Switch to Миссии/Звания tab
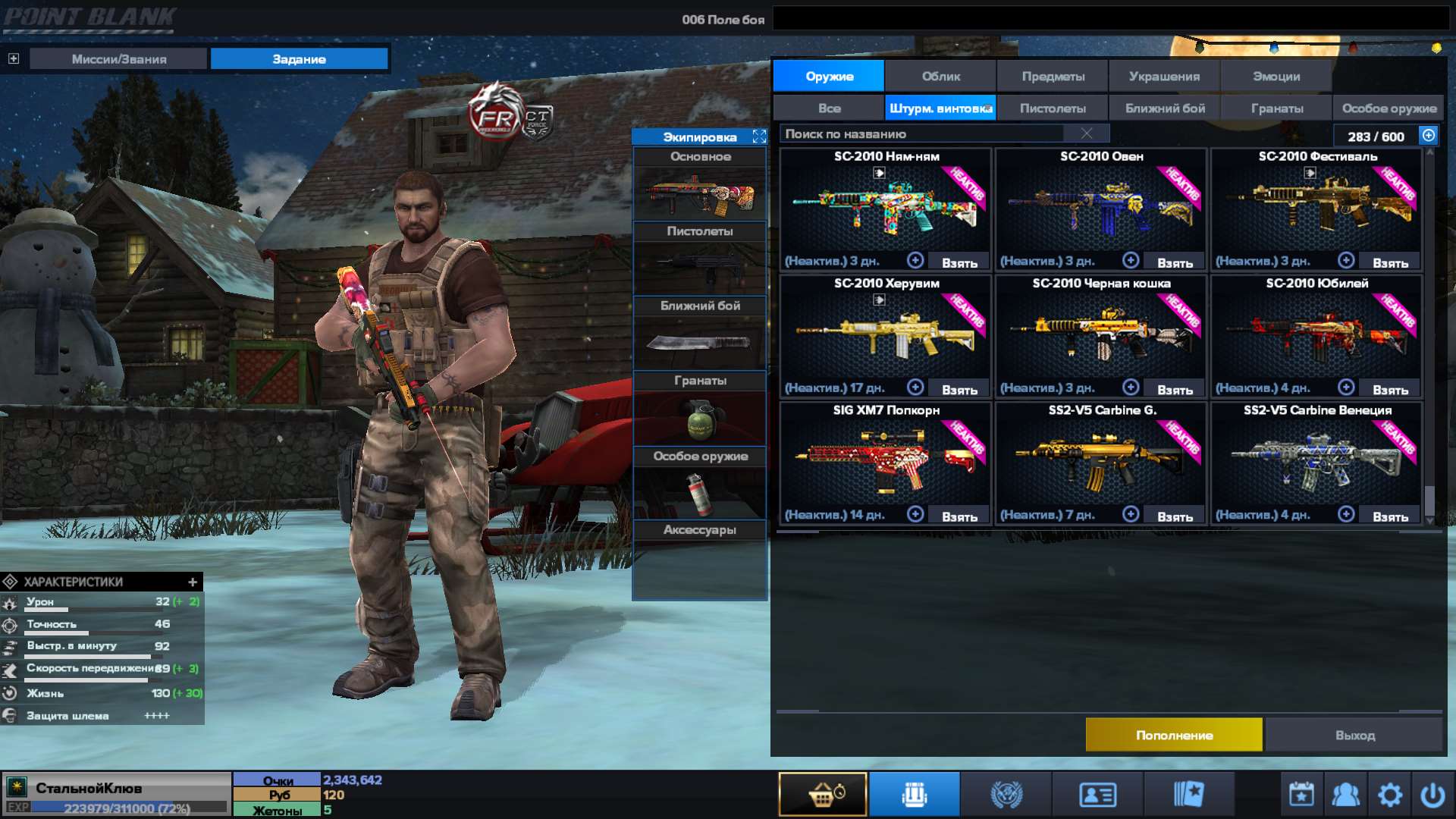This screenshot has width=1456, height=819. 118,58
